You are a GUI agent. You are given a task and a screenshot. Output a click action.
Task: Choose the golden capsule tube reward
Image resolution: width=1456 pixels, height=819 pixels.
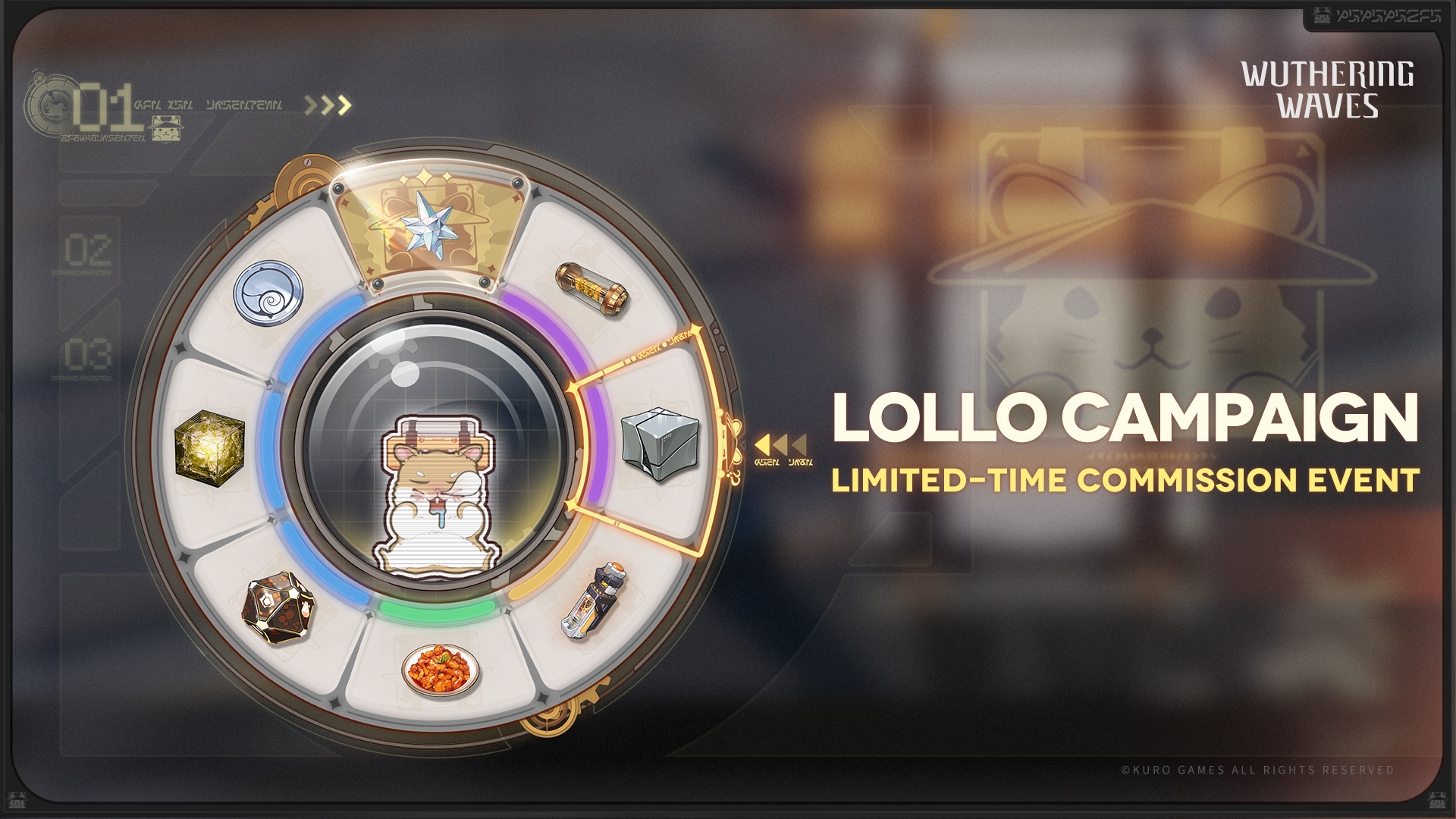592,289
